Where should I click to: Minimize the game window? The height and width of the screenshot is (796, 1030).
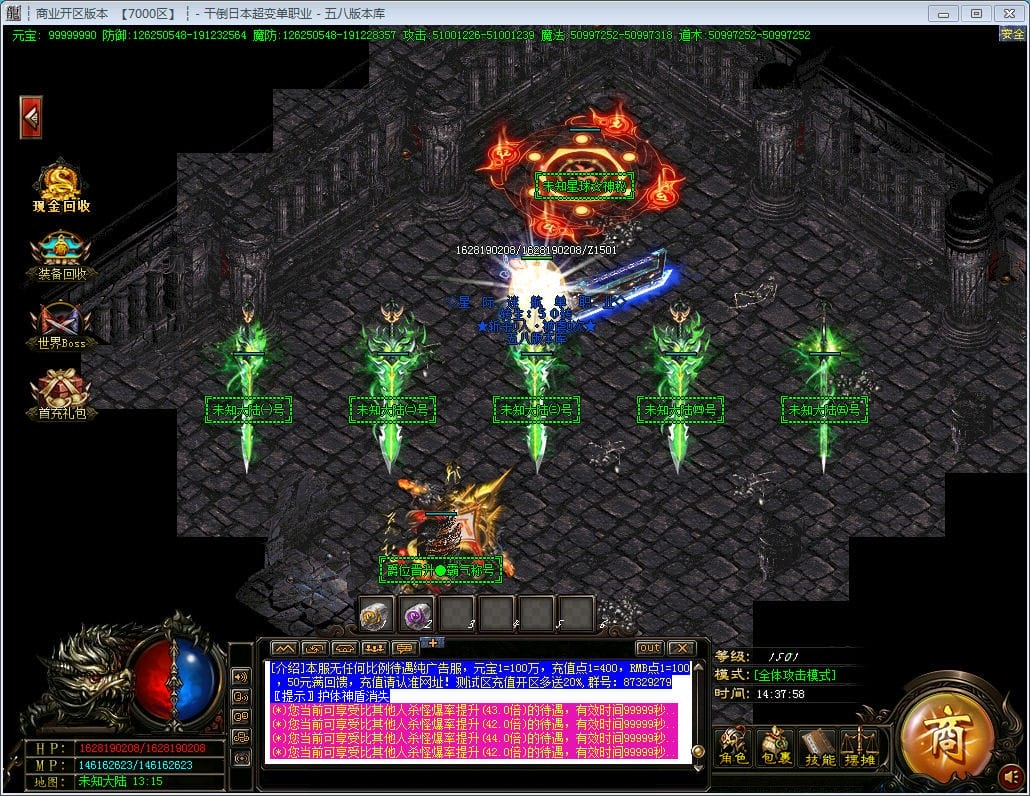tap(943, 13)
